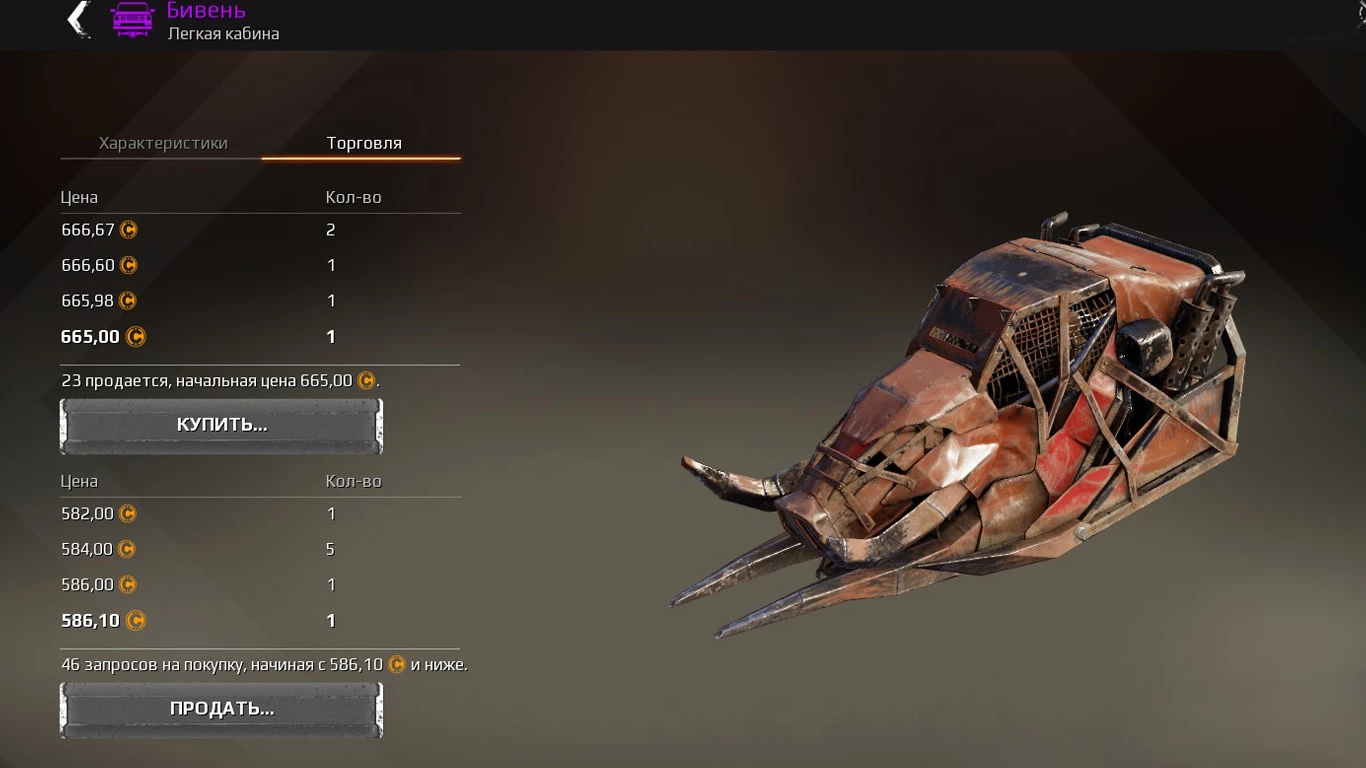This screenshot has height=768, width=1366.
Task: Select the 666,60 sell offer row
Action: [260, 265]
